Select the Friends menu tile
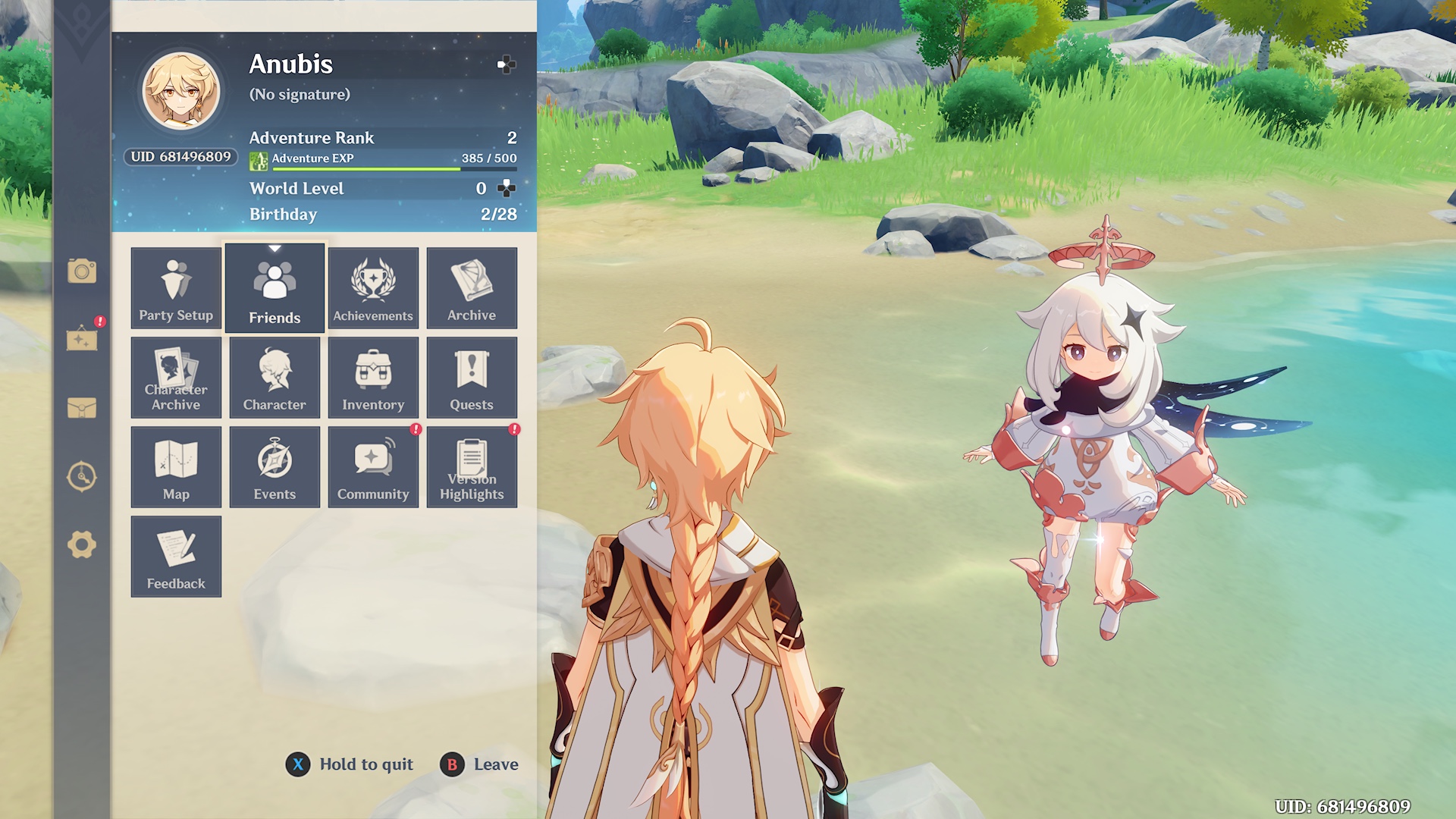Viewport: 1456px width, 819px height. pos(275,288)
